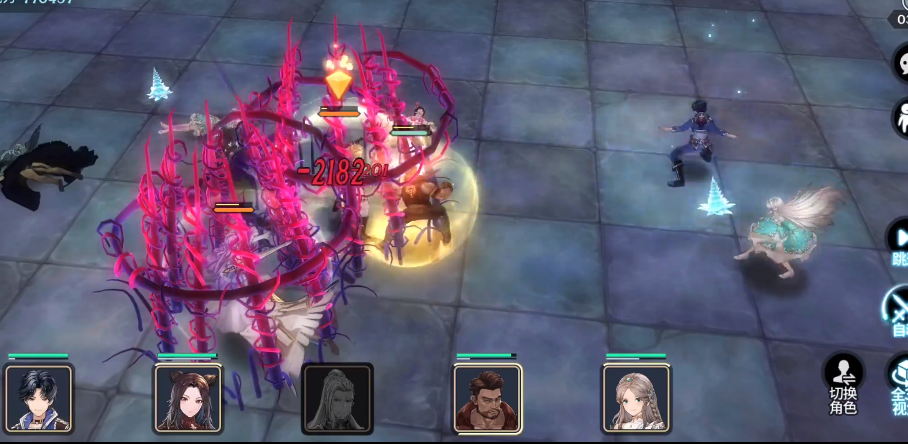Select the black-haired male hero portrait

pos(39,397)
